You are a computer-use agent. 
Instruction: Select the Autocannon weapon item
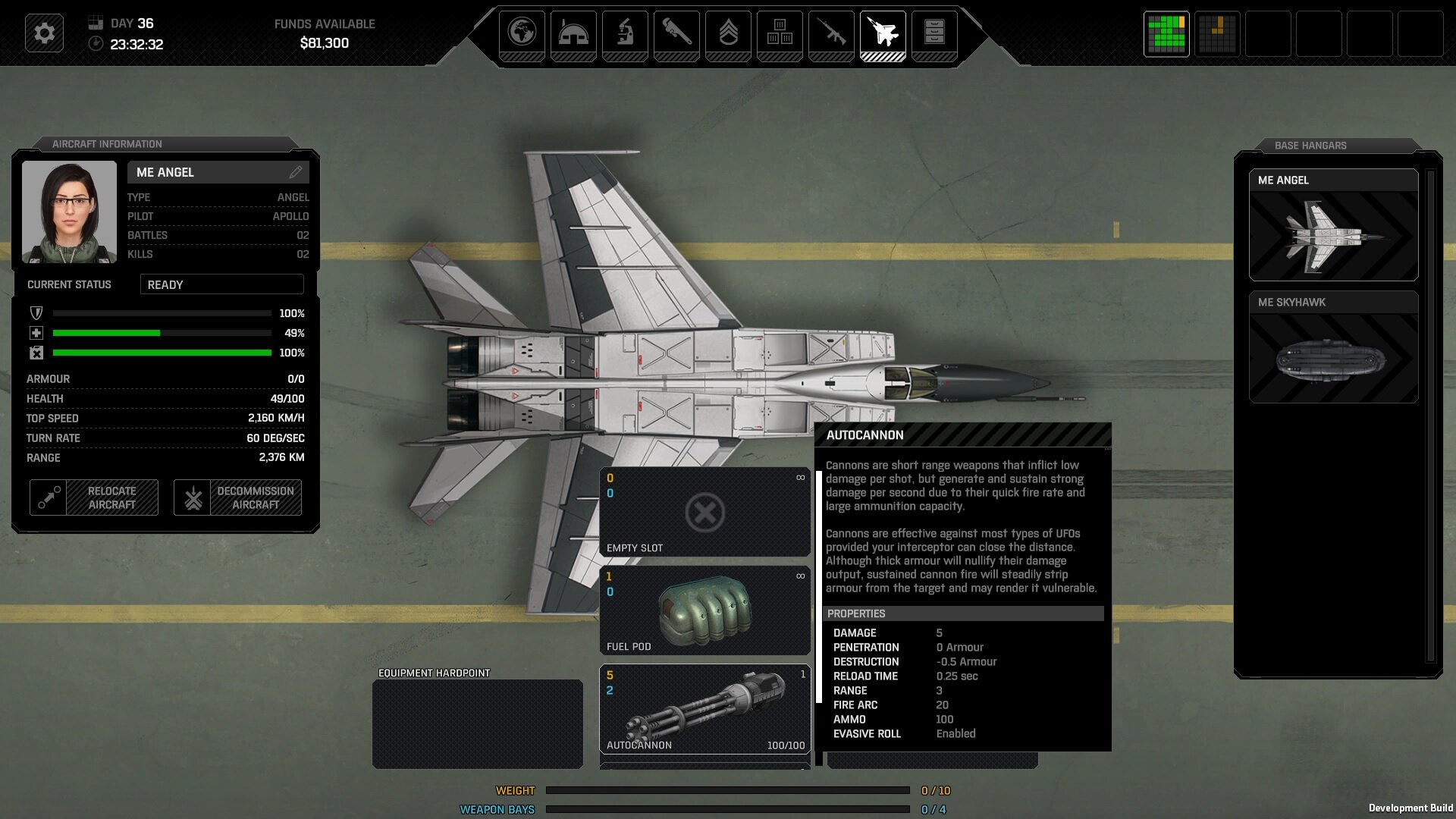coord(704,709)
